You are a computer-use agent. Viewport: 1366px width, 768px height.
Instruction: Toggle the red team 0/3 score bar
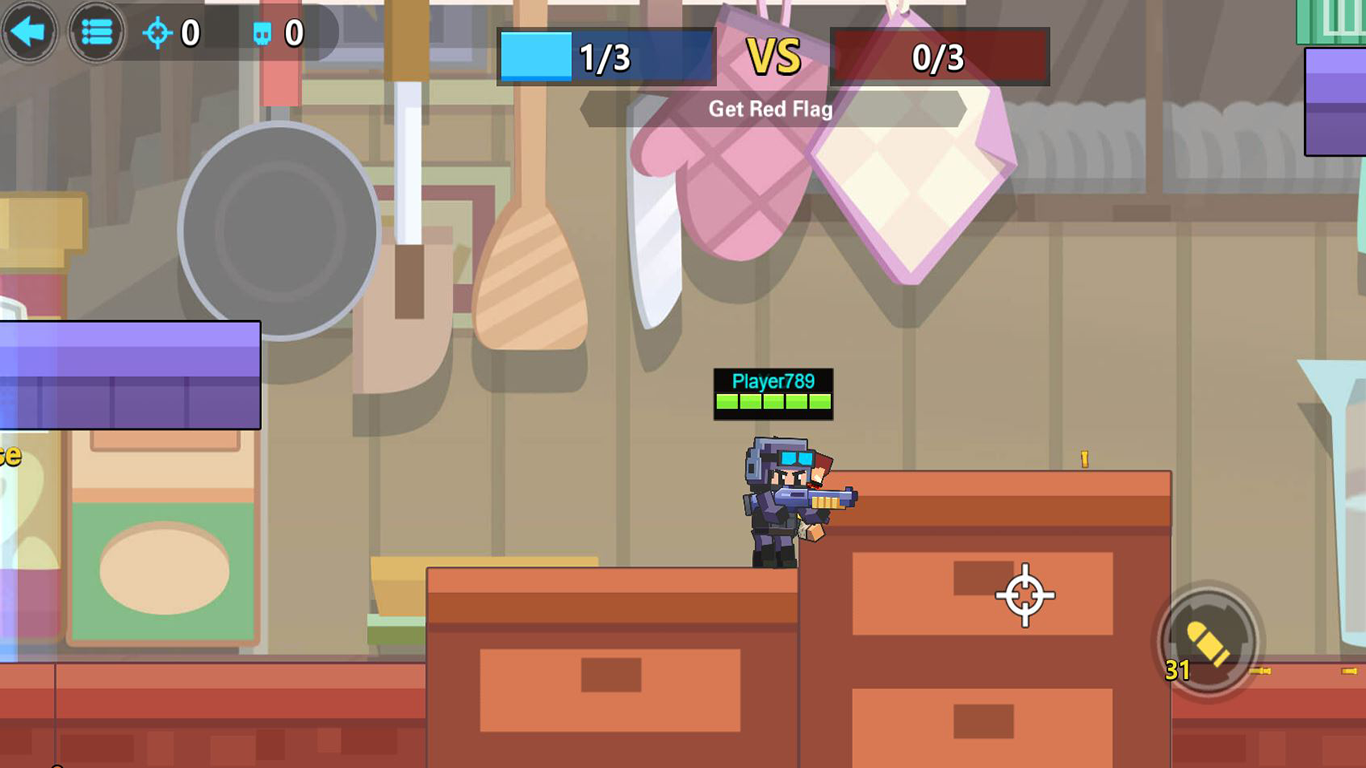pos(938,57)
